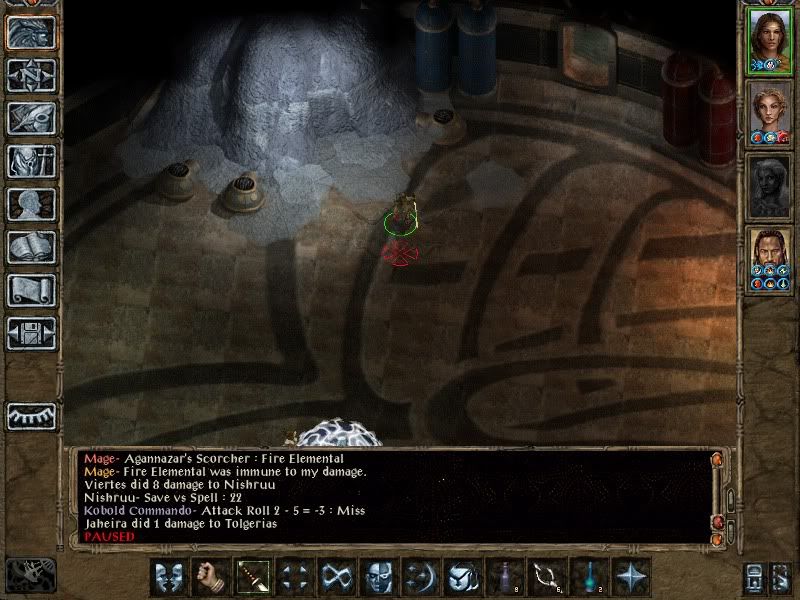
Task: Open special abilities with the star button
Action: 631,576
